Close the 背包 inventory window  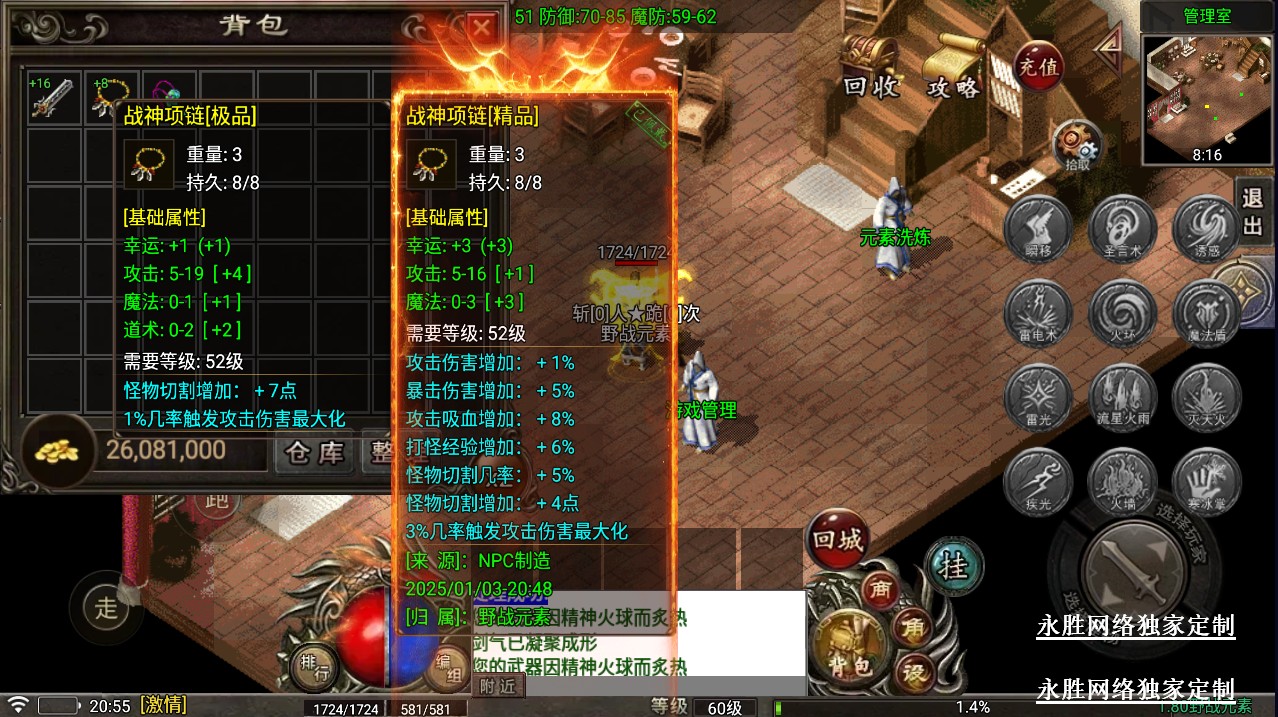pyautogui.click(x=482, y=27)
